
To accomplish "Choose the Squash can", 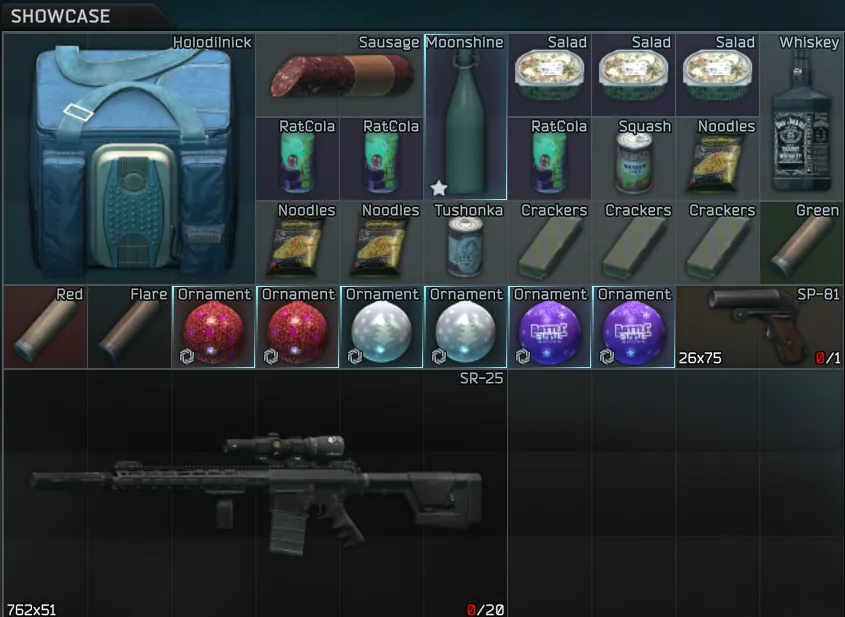I will 633,160.
